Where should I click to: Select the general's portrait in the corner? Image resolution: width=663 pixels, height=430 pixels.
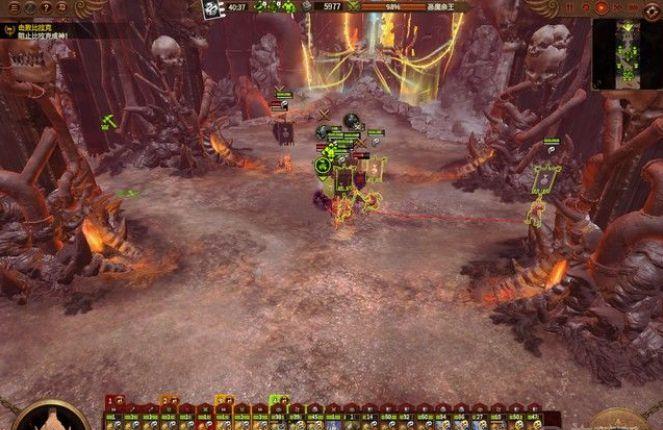[48, 418]
